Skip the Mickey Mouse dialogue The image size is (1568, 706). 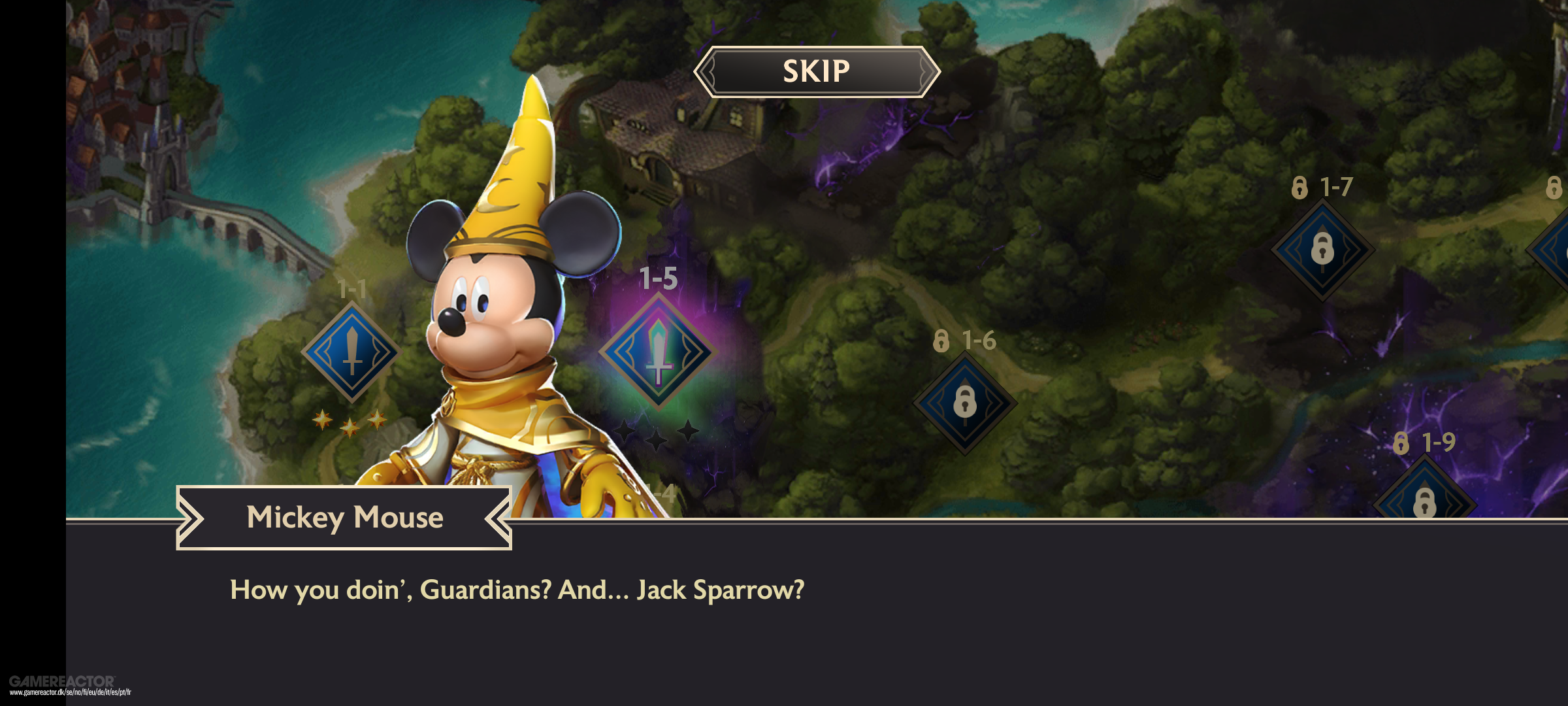click(x=817, y=72)
